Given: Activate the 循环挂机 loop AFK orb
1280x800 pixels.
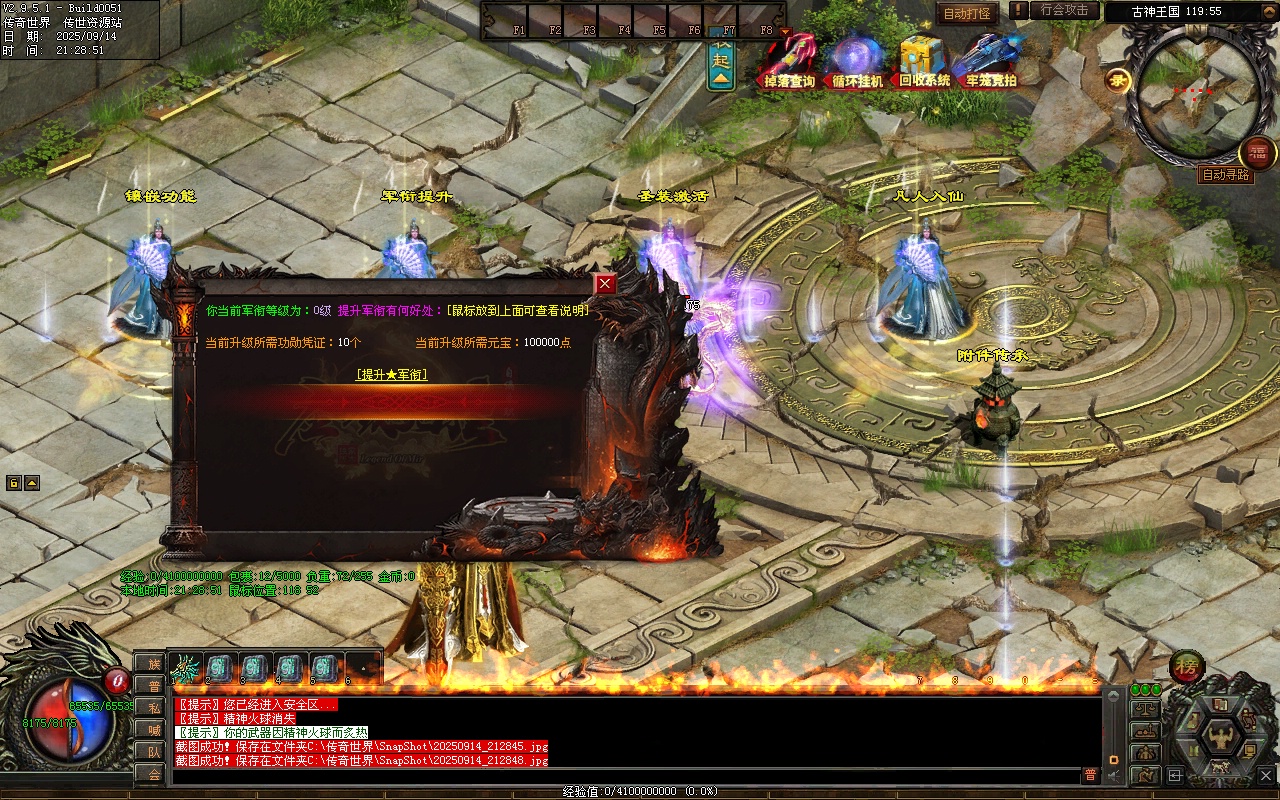Looking at the screenshot, I should click(x=858, y=62).
